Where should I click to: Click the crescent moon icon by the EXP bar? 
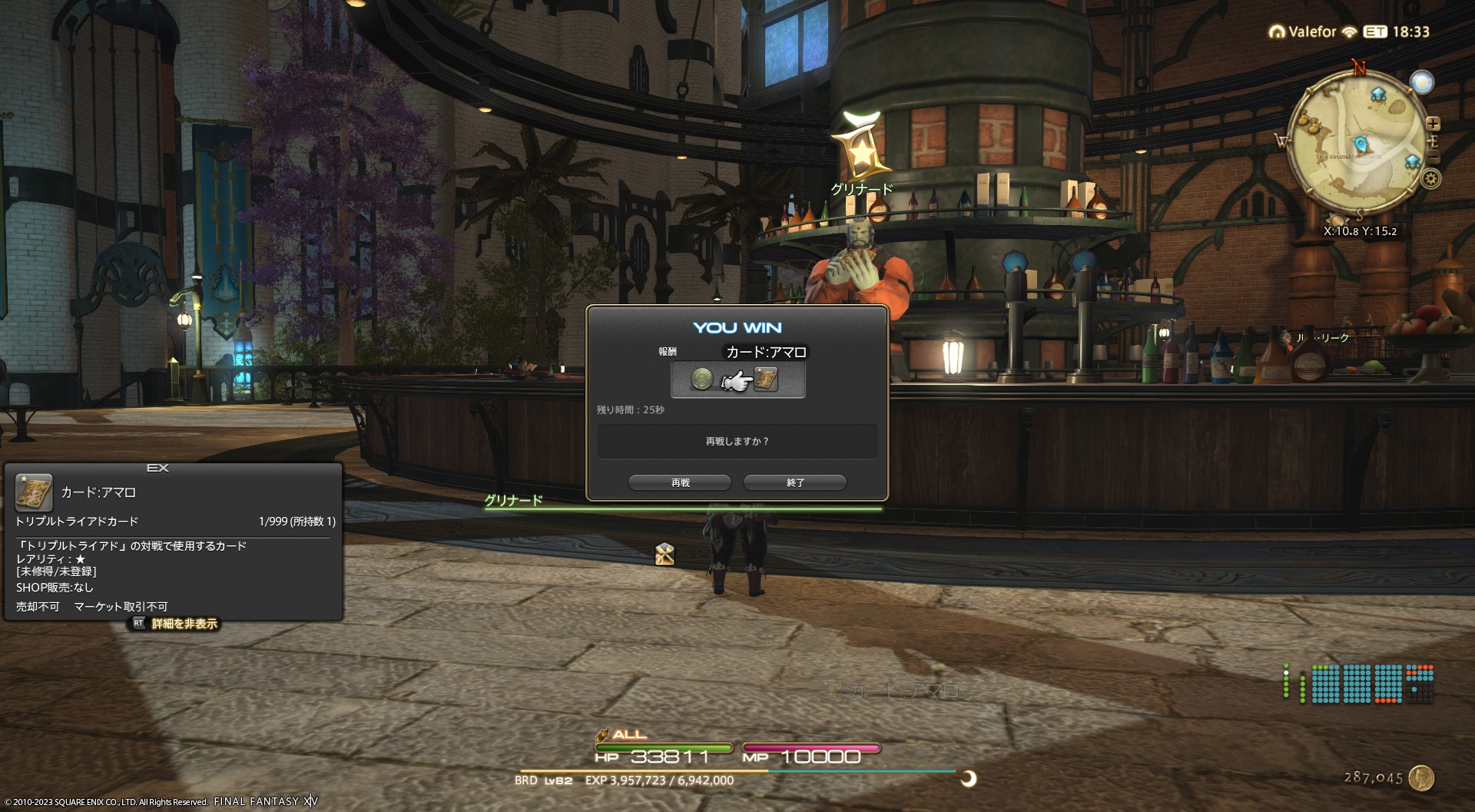969,779
